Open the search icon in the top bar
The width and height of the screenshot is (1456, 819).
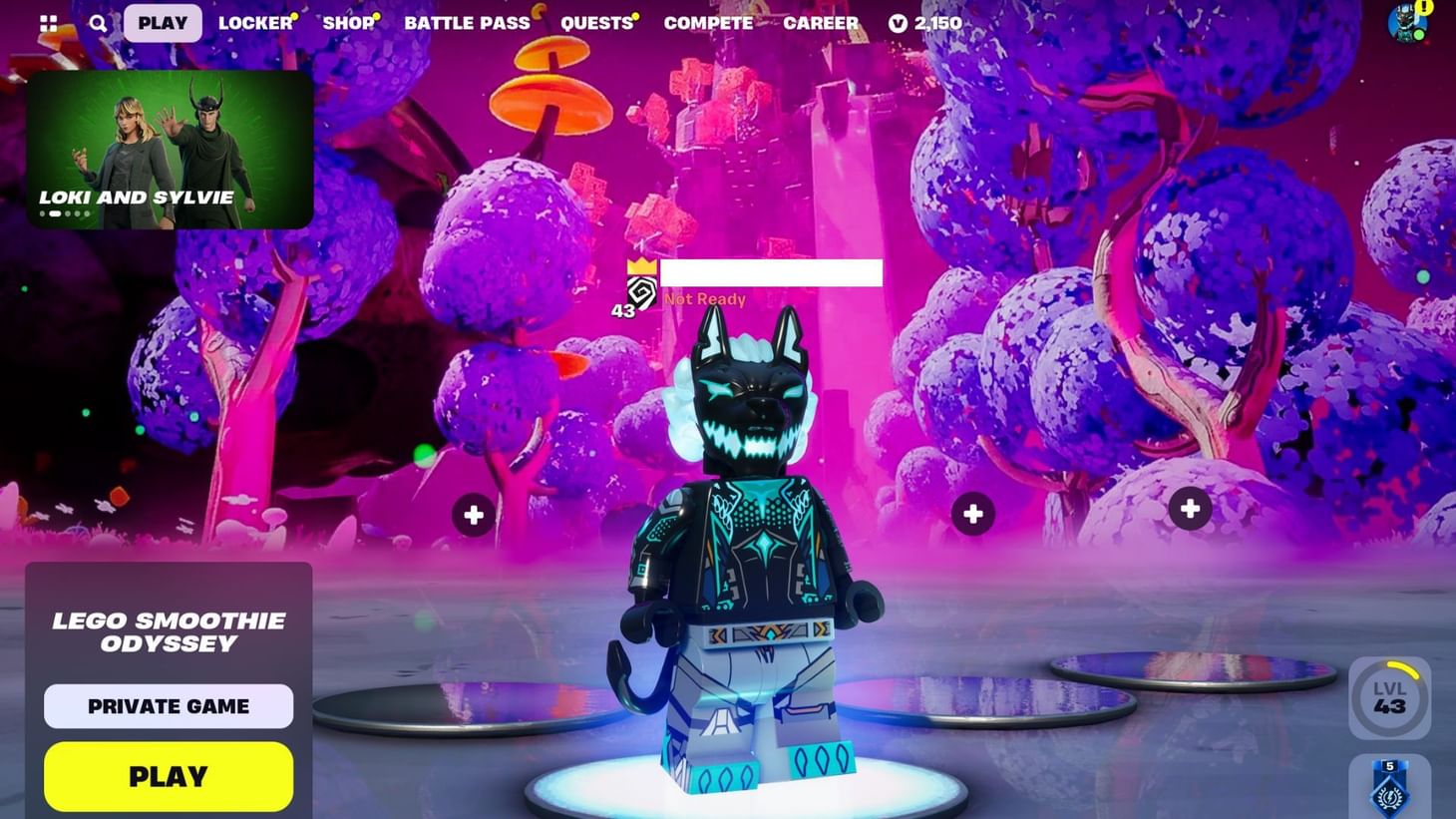pos(97,22)
